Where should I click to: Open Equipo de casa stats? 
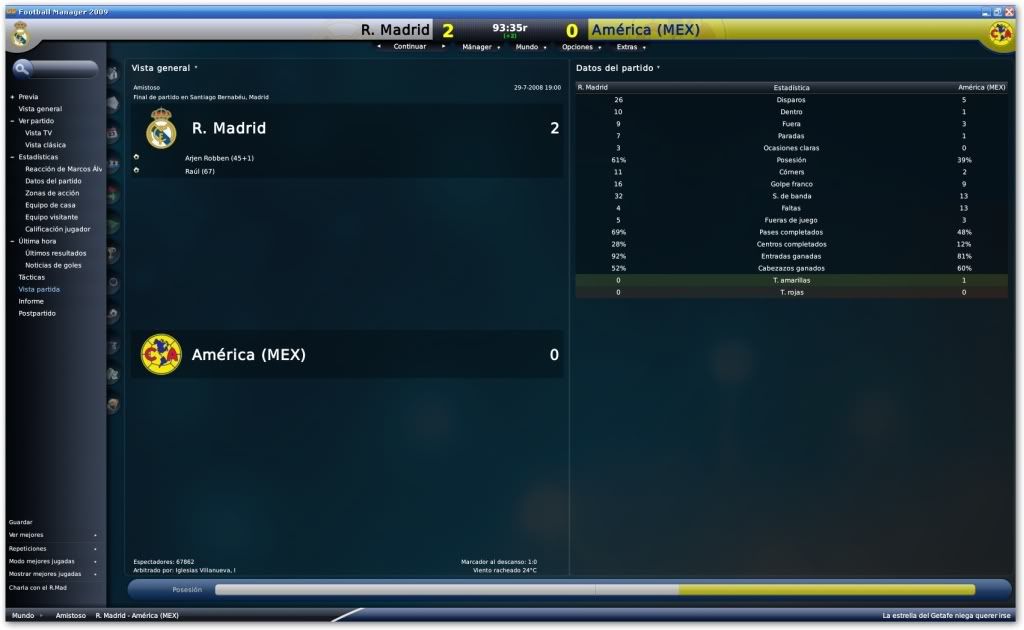[51, 205]
